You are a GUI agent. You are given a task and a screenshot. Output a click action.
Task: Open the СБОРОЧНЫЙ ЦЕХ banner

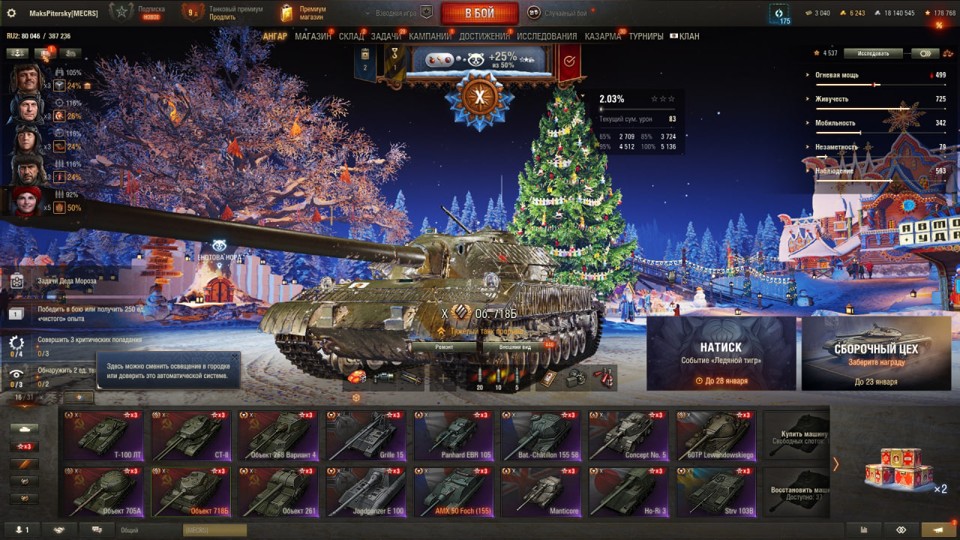[x=876, y=354]
